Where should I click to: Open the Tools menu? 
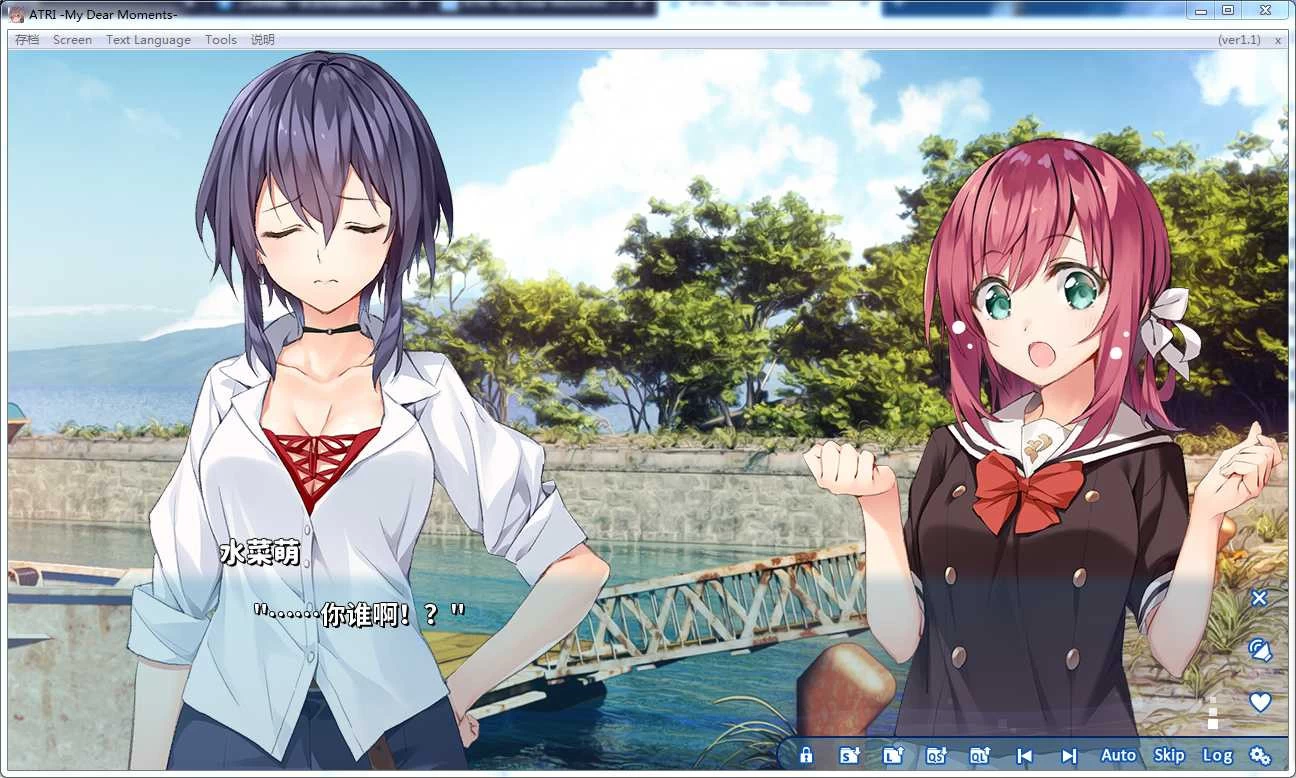220,40
